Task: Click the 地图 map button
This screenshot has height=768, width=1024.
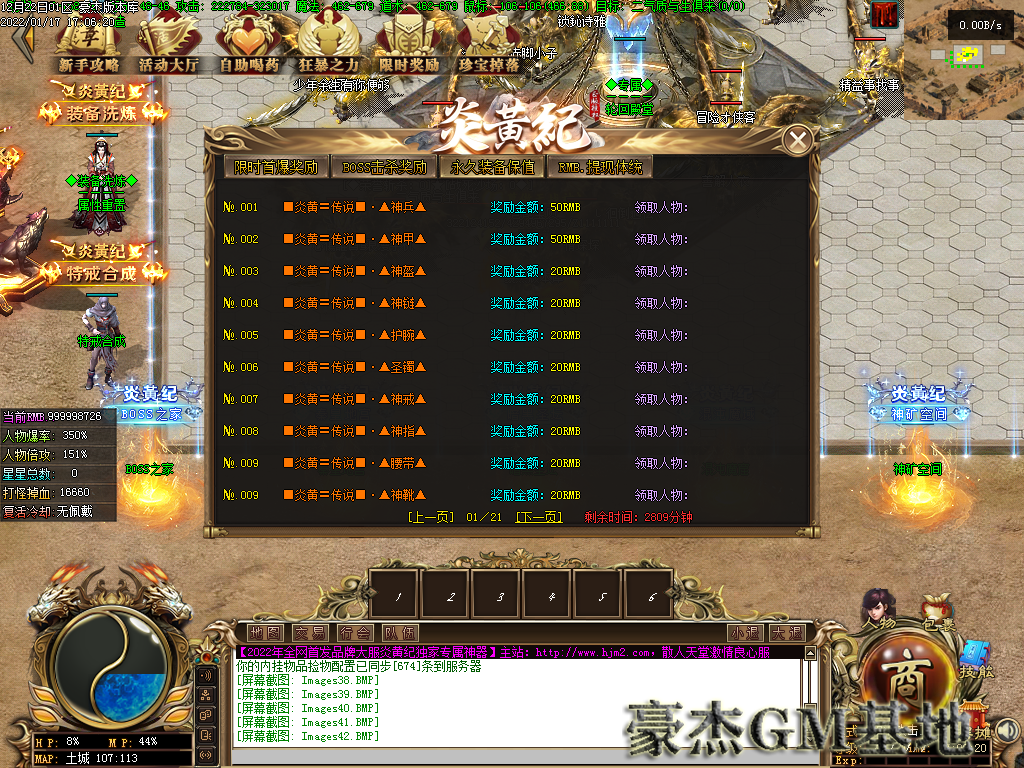Action: point(265,633)
